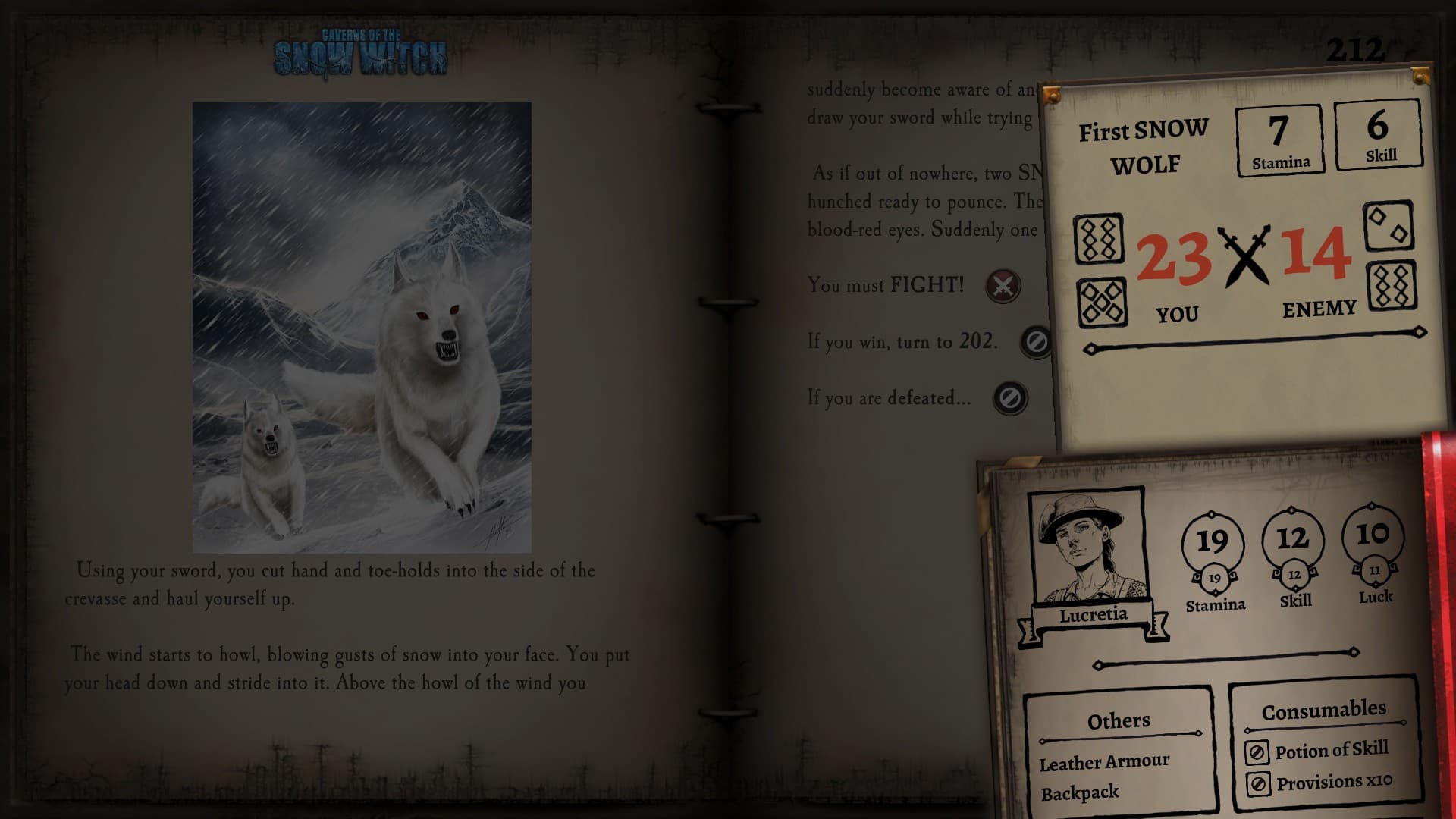Check the Potion of Skill consumable box
1456x819 pixels.
1258,752
